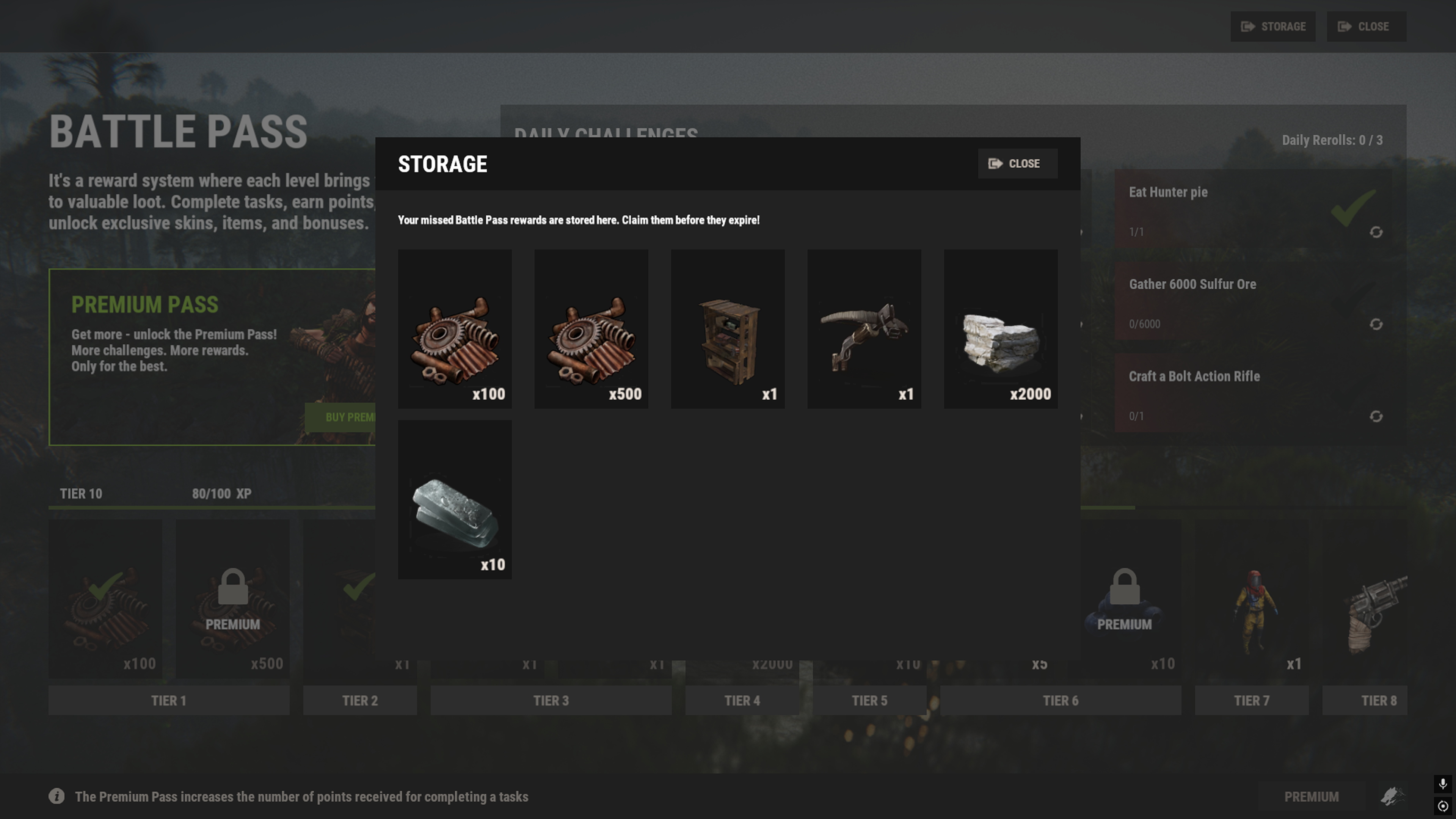Claim the x2000 stone reward
The height and width of the screenshot is (819, 1456).
coord(1001,329)
